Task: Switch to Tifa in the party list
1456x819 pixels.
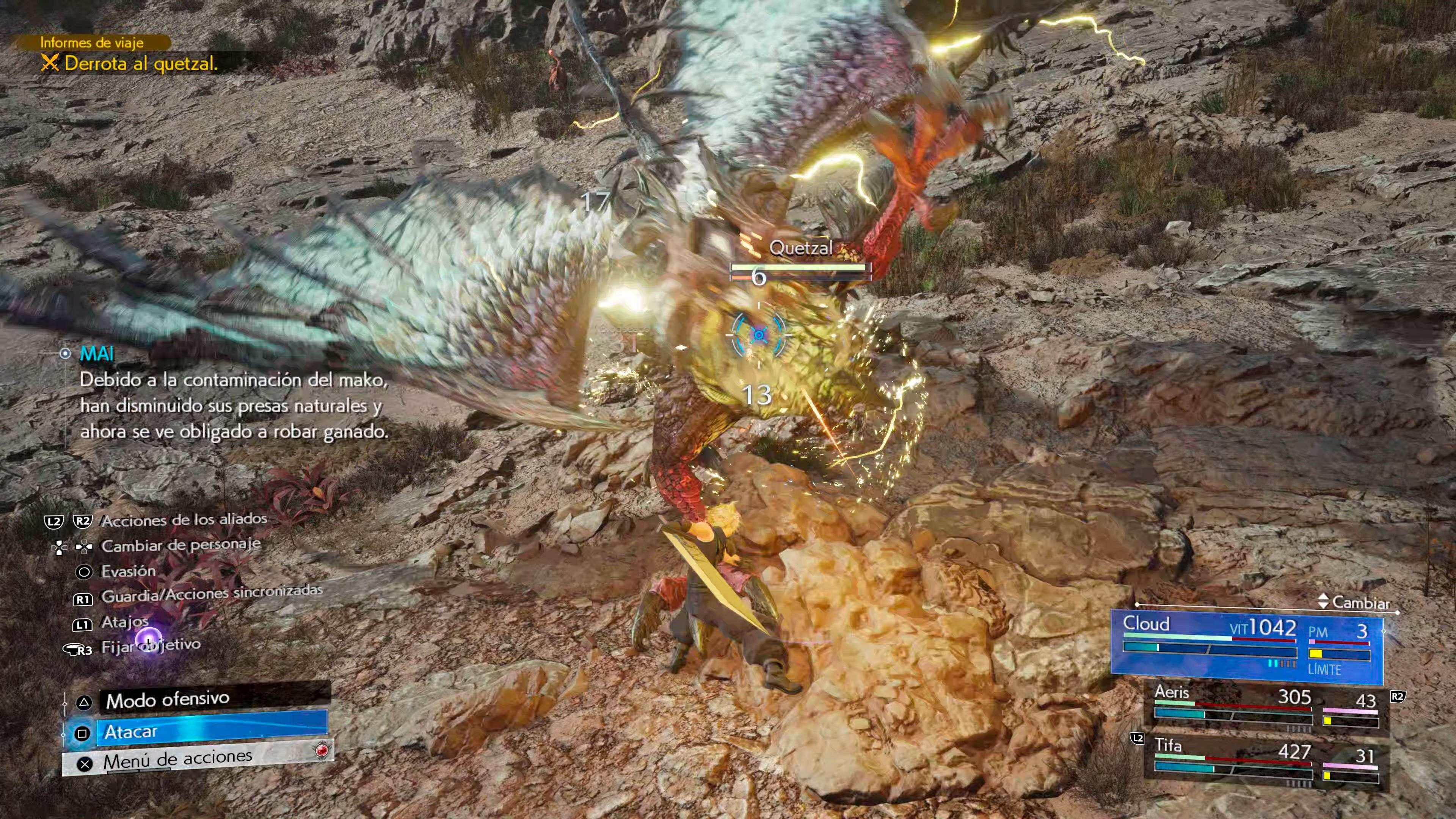Action: click(x=1266, y=760)
